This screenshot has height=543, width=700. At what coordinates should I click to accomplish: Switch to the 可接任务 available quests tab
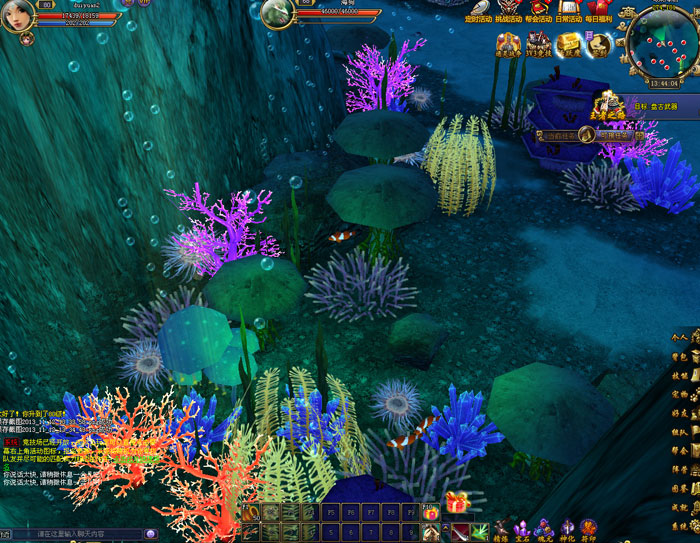point(615,135)
